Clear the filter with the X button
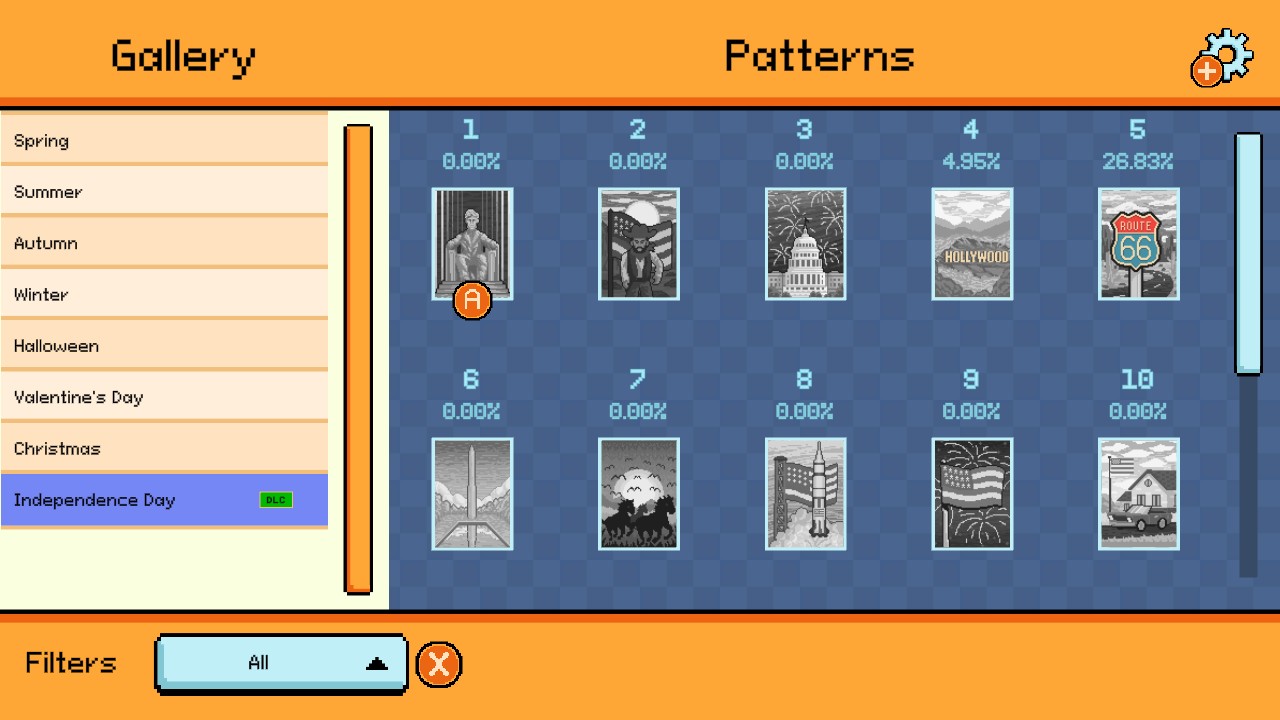 [x=438, y=663]
